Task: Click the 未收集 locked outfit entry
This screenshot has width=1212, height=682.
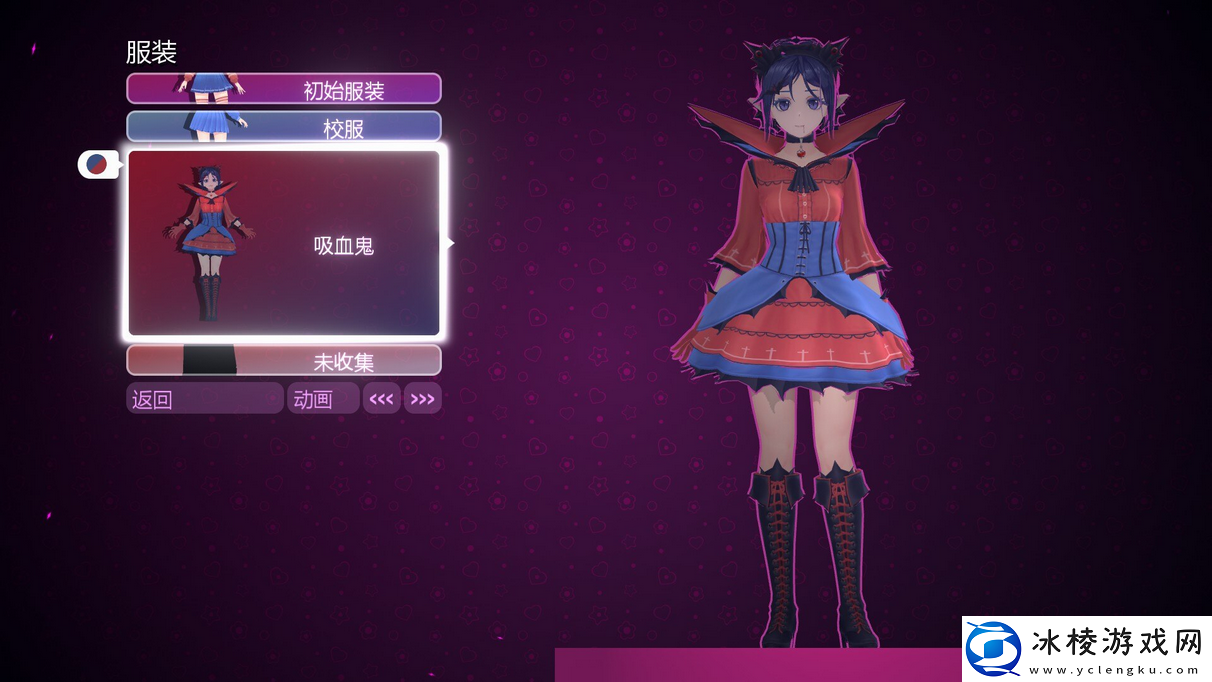Action: (284, 360)
